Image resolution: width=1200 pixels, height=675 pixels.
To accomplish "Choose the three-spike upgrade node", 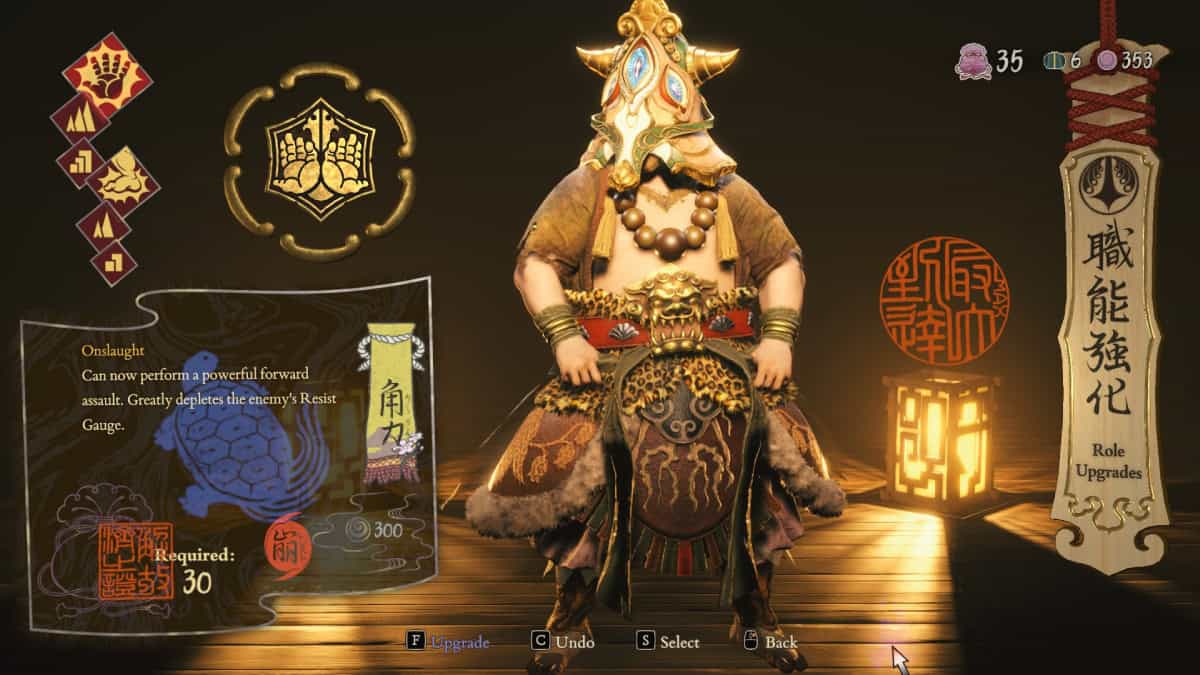I will [80, 118].
